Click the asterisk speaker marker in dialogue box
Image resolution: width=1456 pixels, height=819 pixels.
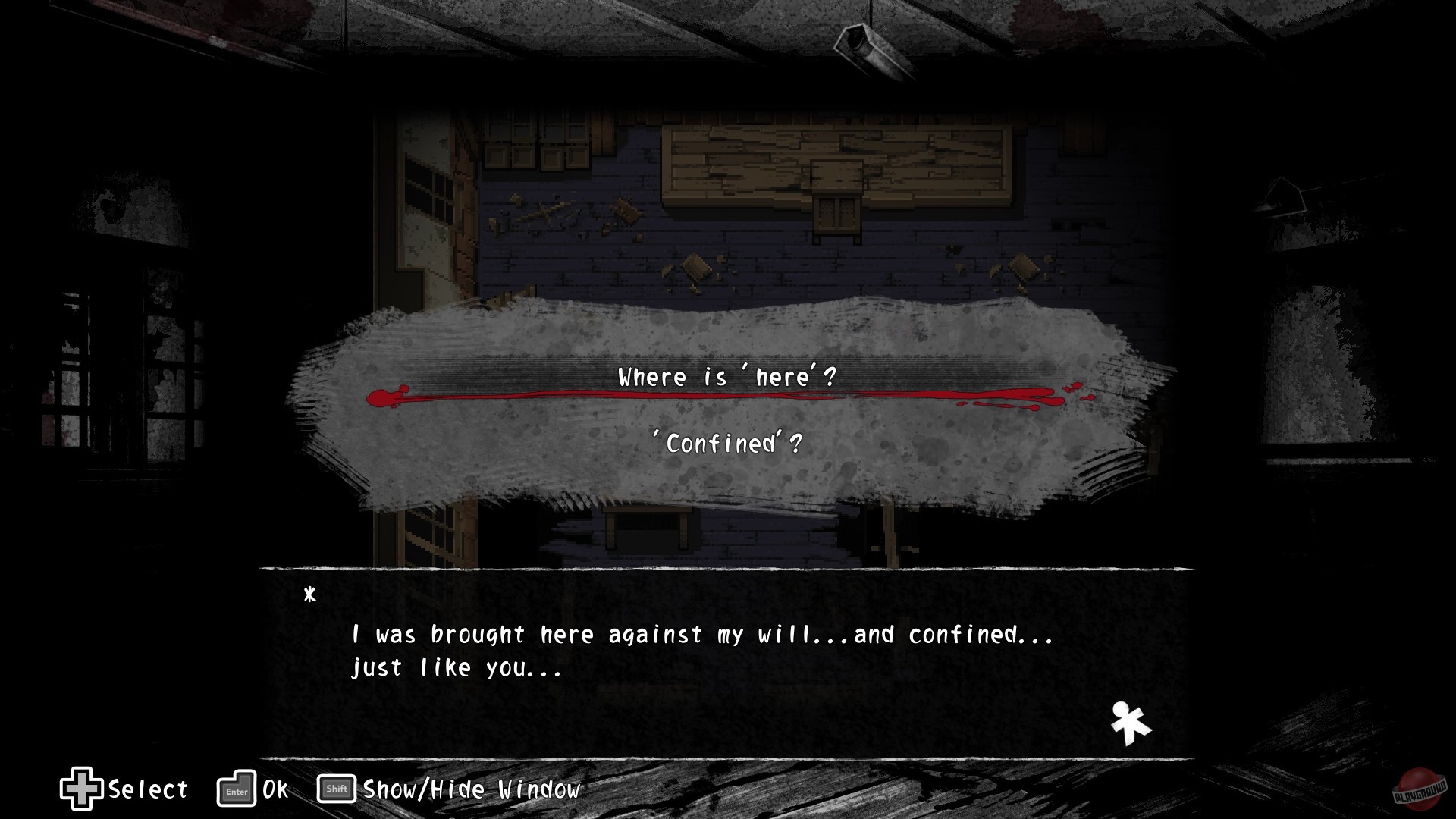click(x=310, y=594)
